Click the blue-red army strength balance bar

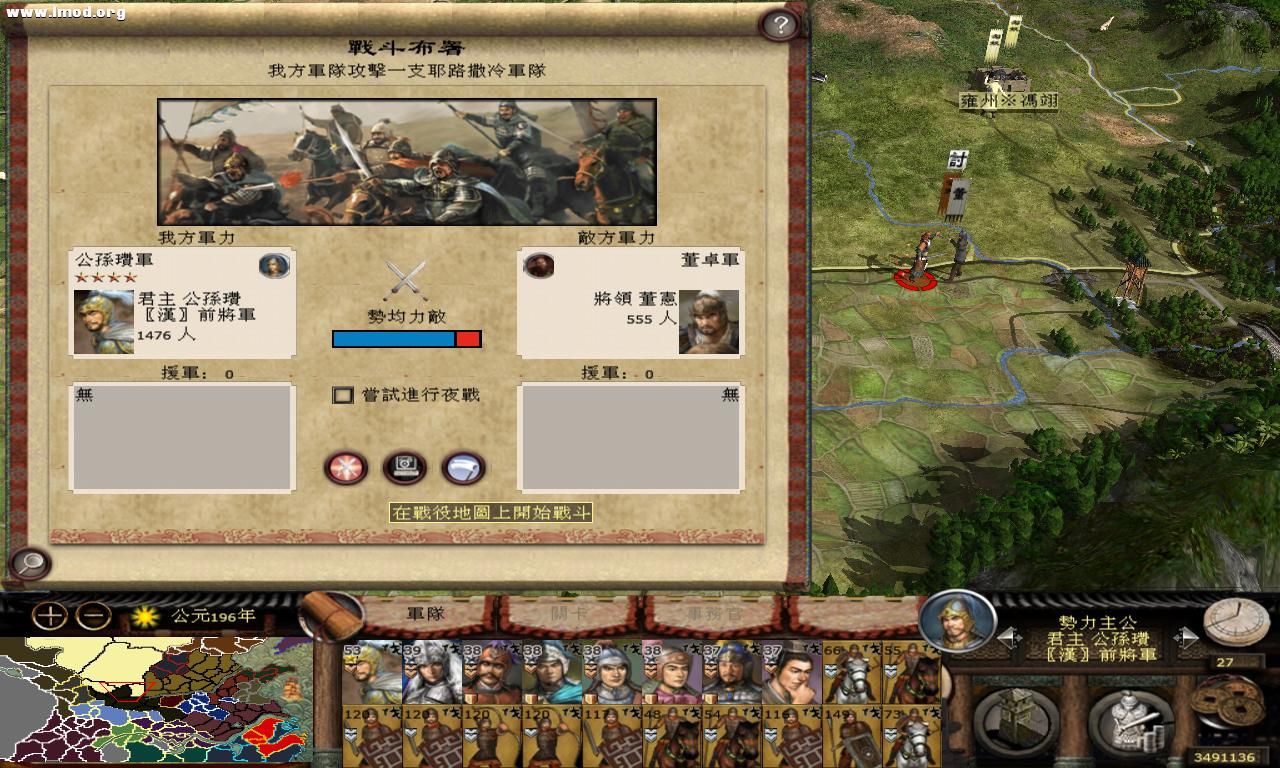[x=406, y=339]
